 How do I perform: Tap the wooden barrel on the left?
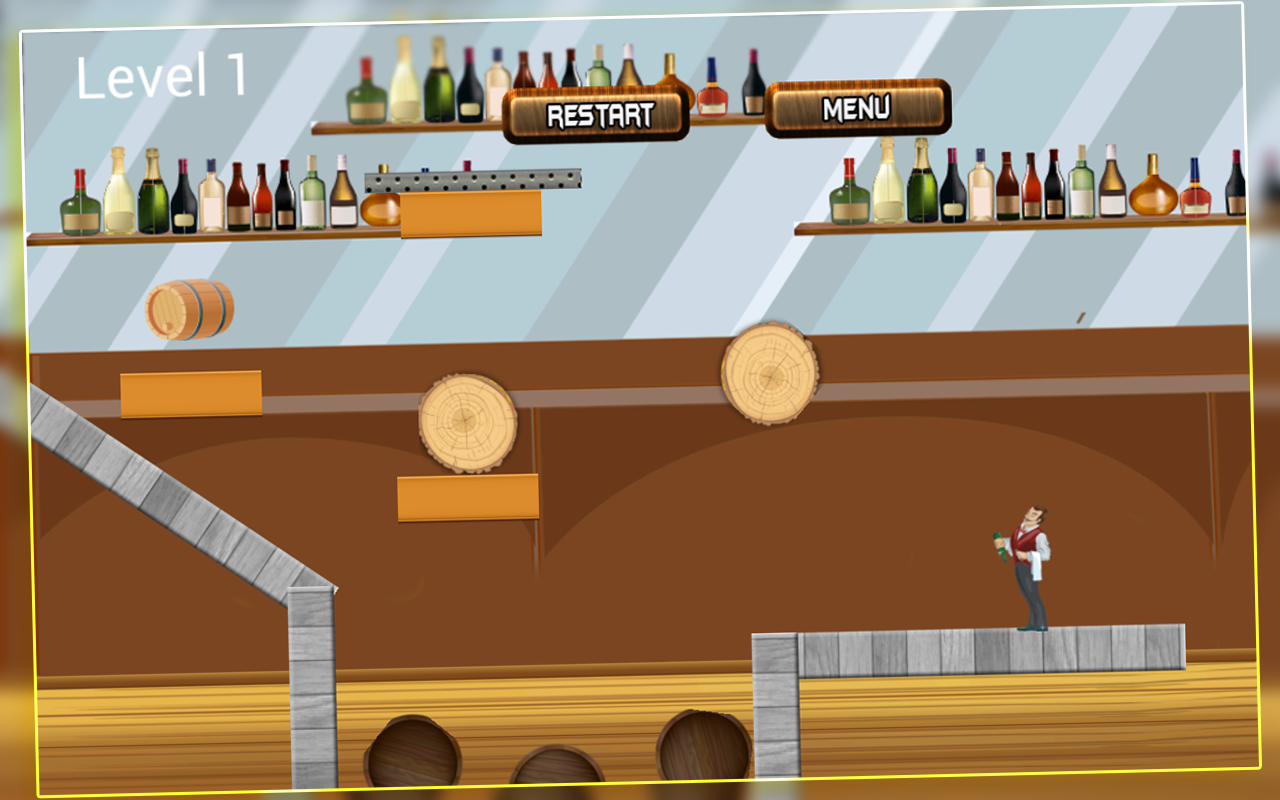point(190,308)
